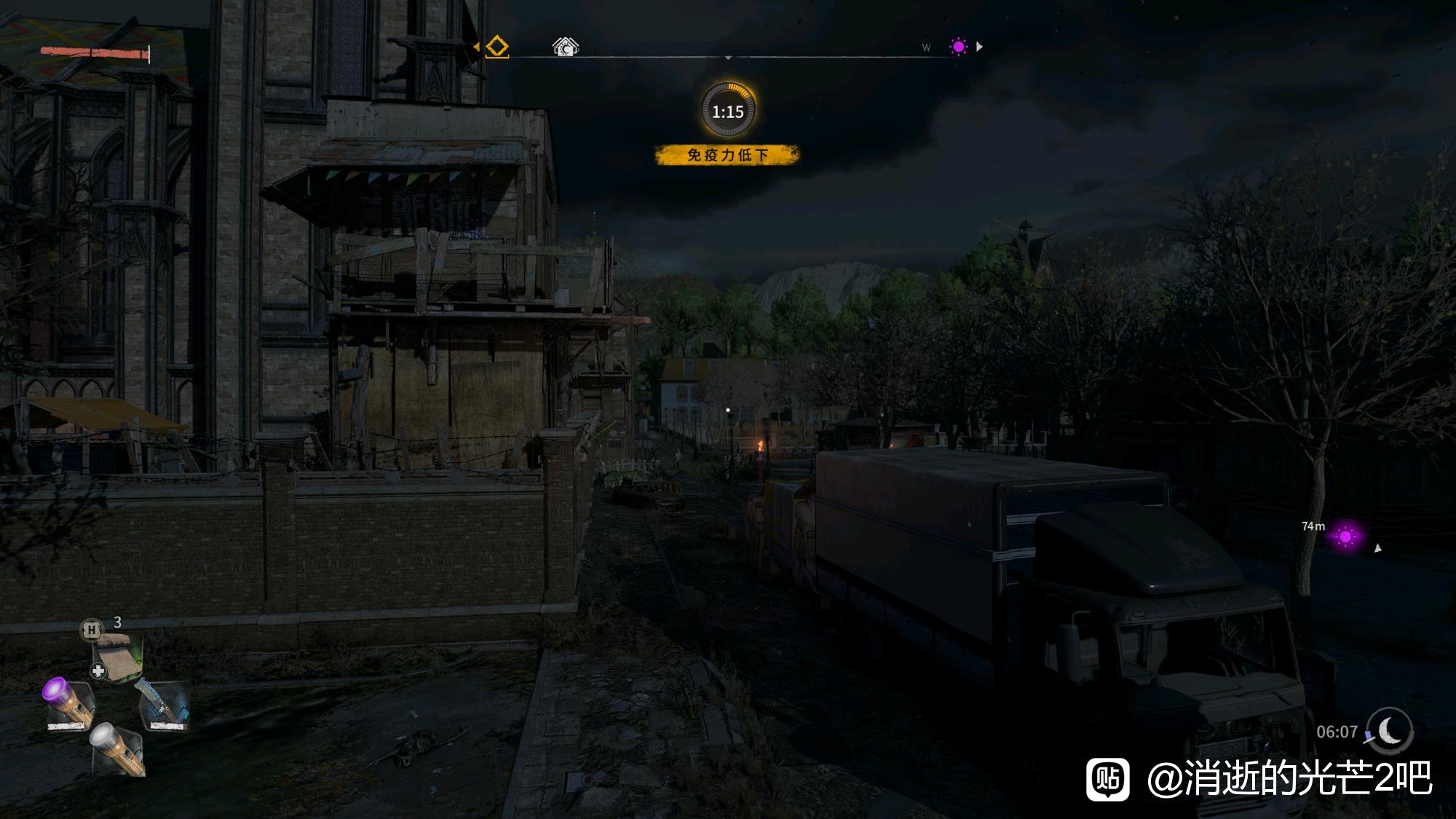Click the safe house icon on the compass
This screenshot has height=819, width=1456.
(565, 47)
